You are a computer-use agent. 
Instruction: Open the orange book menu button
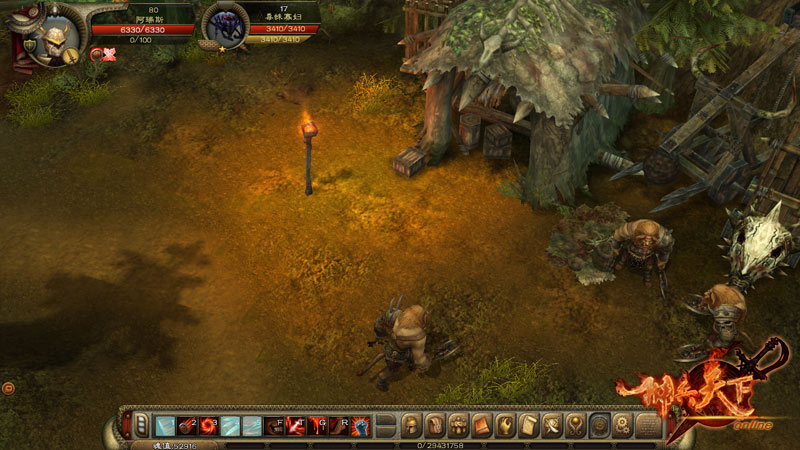tap(481, 426)
